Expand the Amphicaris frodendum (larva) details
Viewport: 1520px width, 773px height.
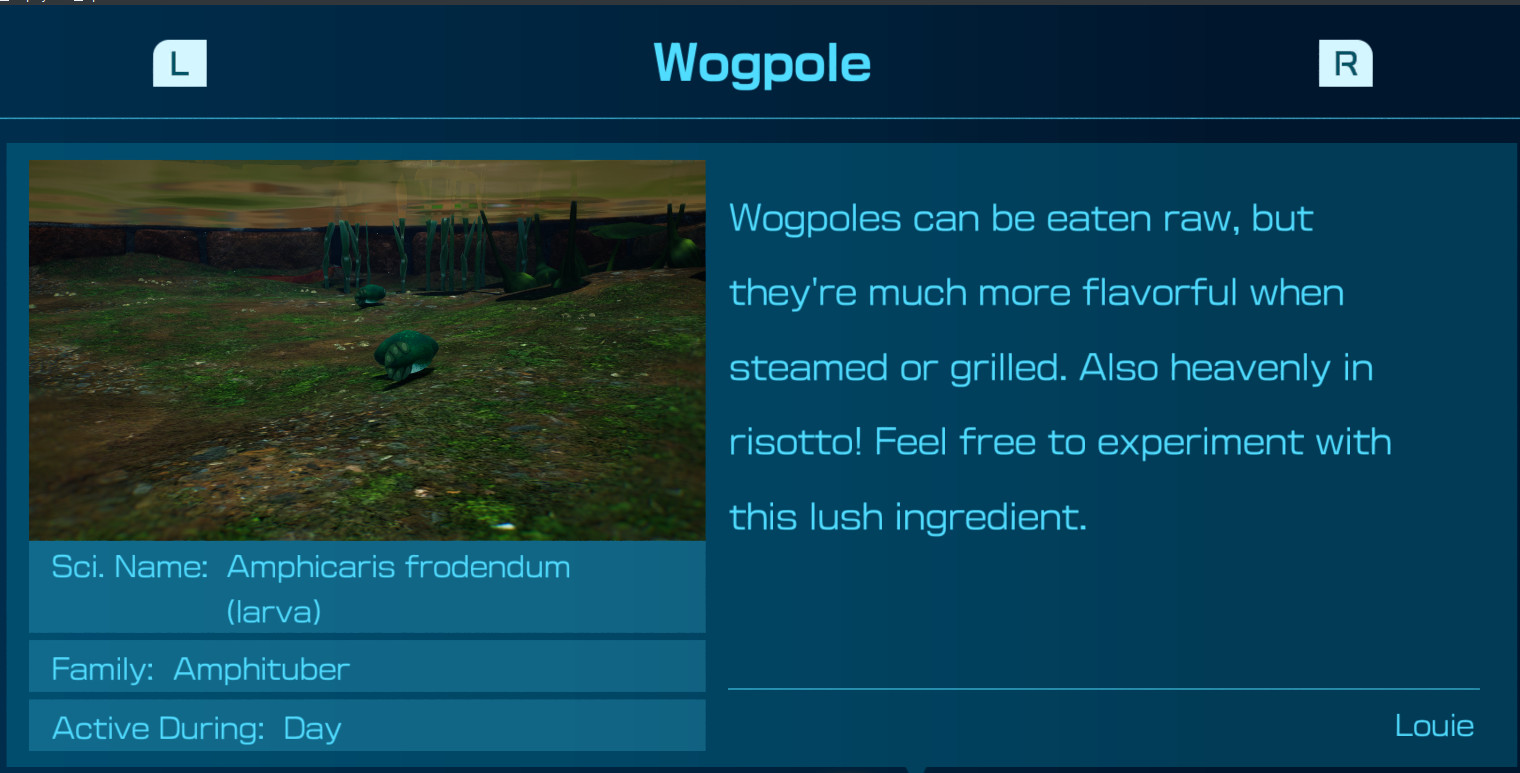click(398, 589)
